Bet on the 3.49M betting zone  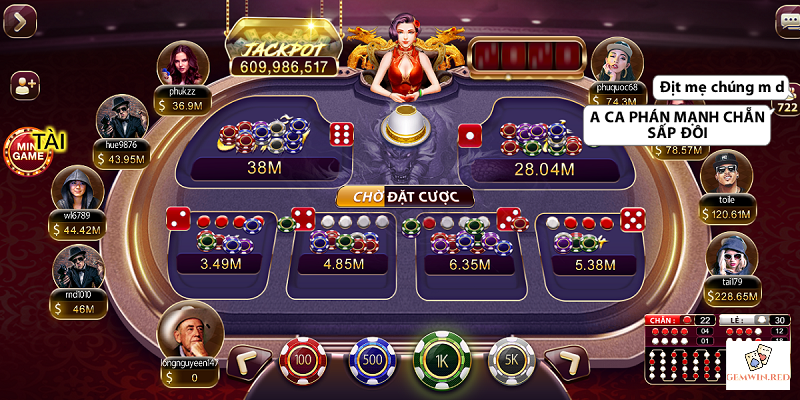click(222, 245)
